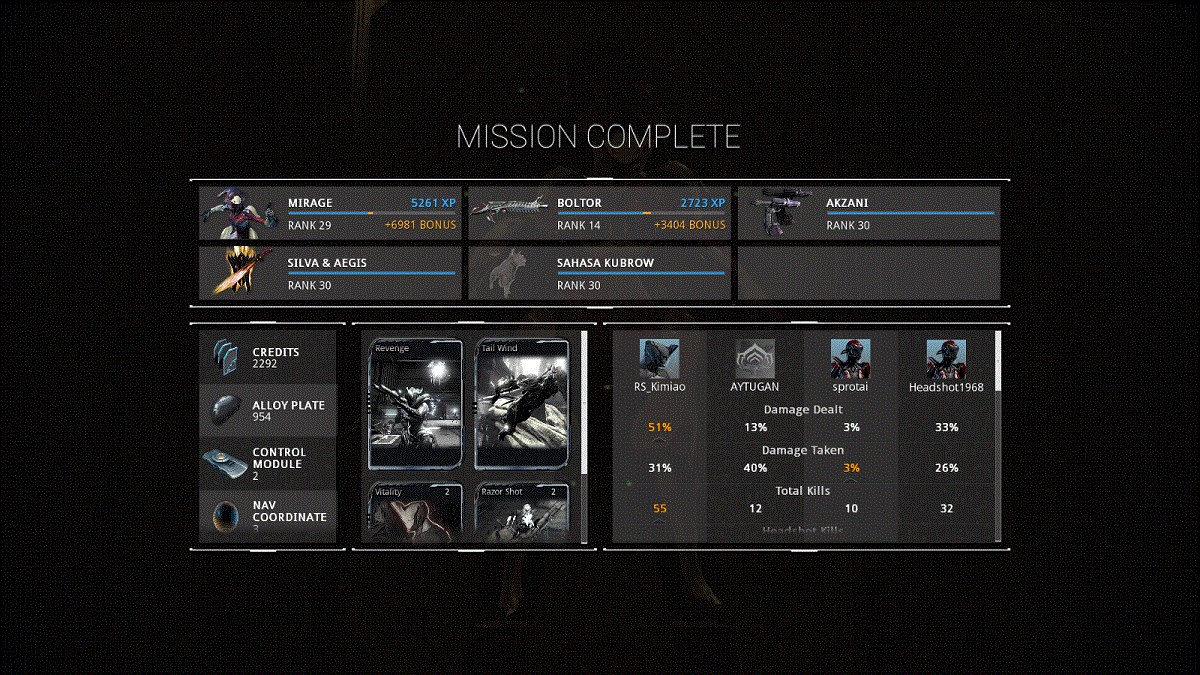Click the squad stats panel scrollbar
Viewport: 1200px width, 675px height.
997,360
